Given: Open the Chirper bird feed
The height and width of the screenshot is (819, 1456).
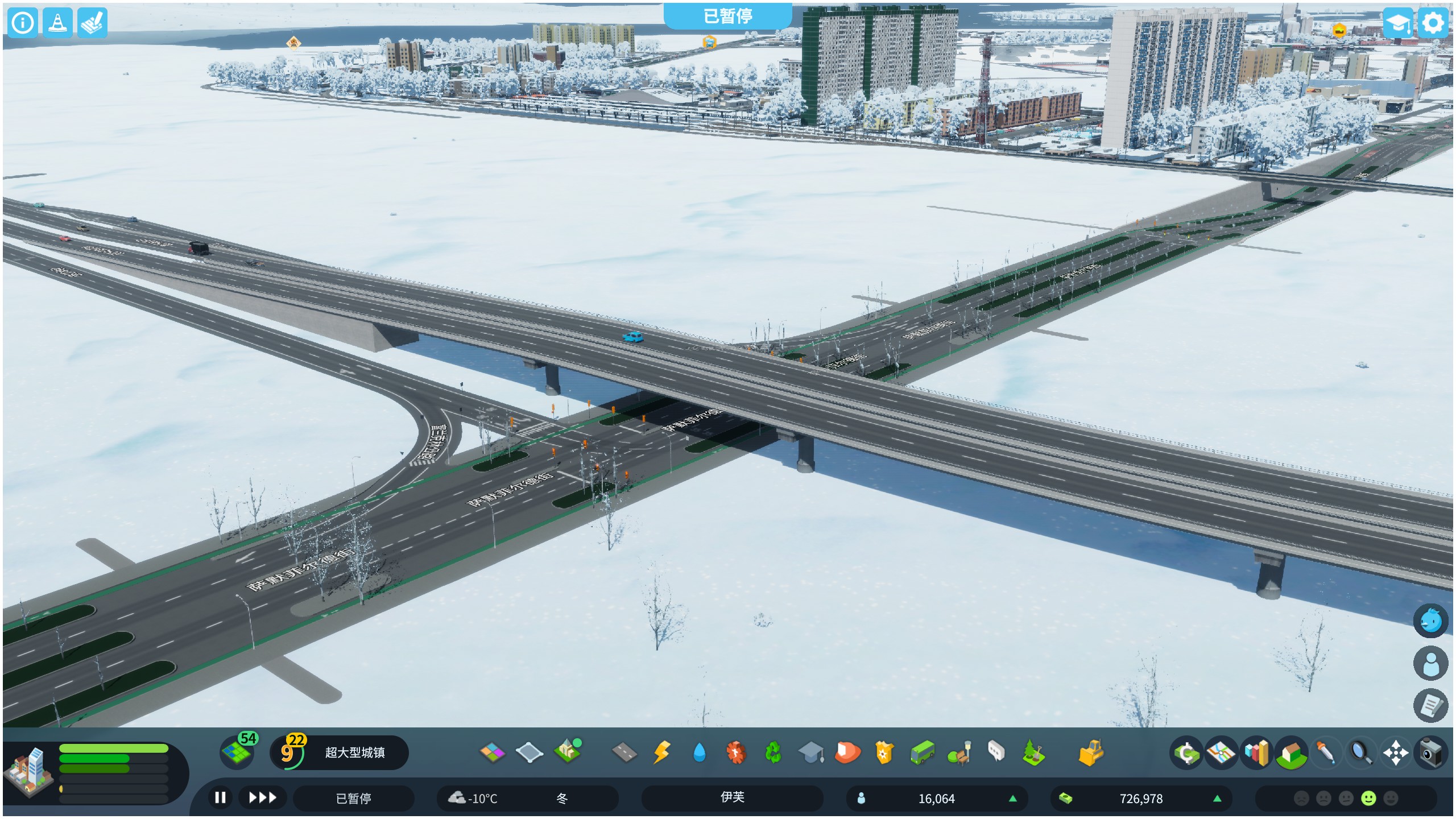Looking at the screenshot, I should (x=1430, y=621).
